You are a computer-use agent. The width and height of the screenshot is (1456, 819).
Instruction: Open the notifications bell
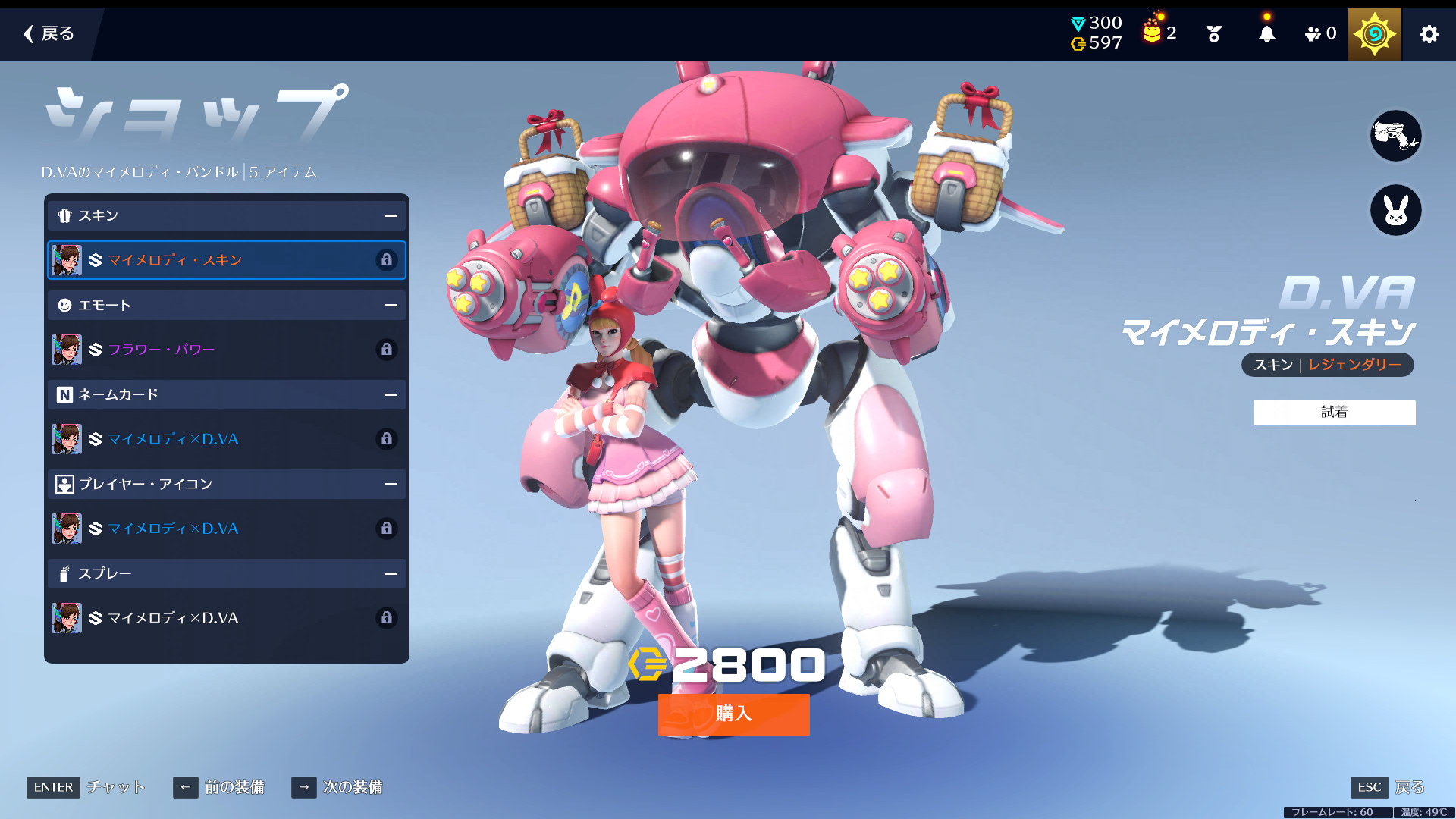coord(1266,34)
